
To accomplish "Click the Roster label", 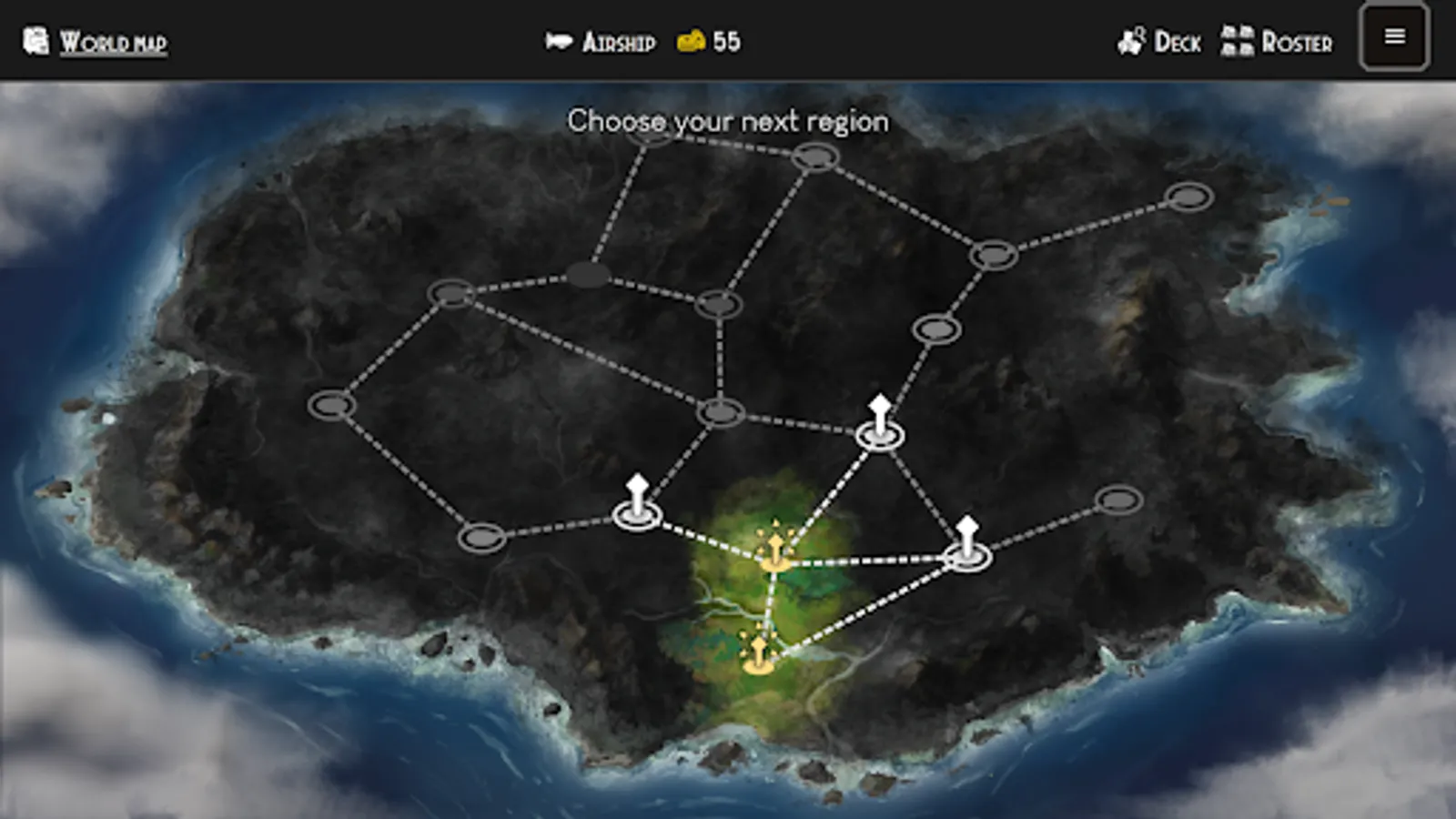I will 1299,42.
